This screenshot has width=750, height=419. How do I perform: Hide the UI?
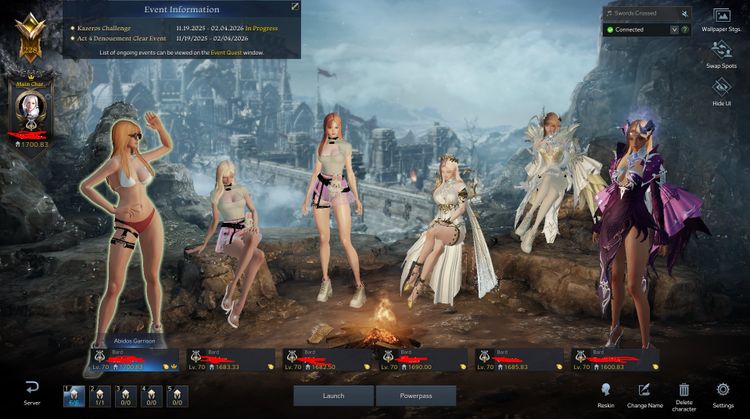(721, 92)
